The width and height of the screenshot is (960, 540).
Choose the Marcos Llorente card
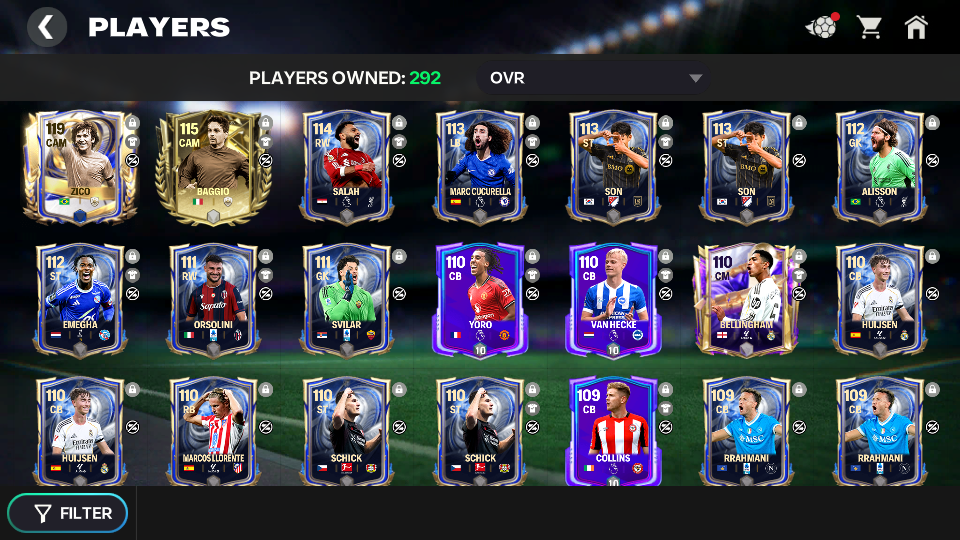(212, 431)
